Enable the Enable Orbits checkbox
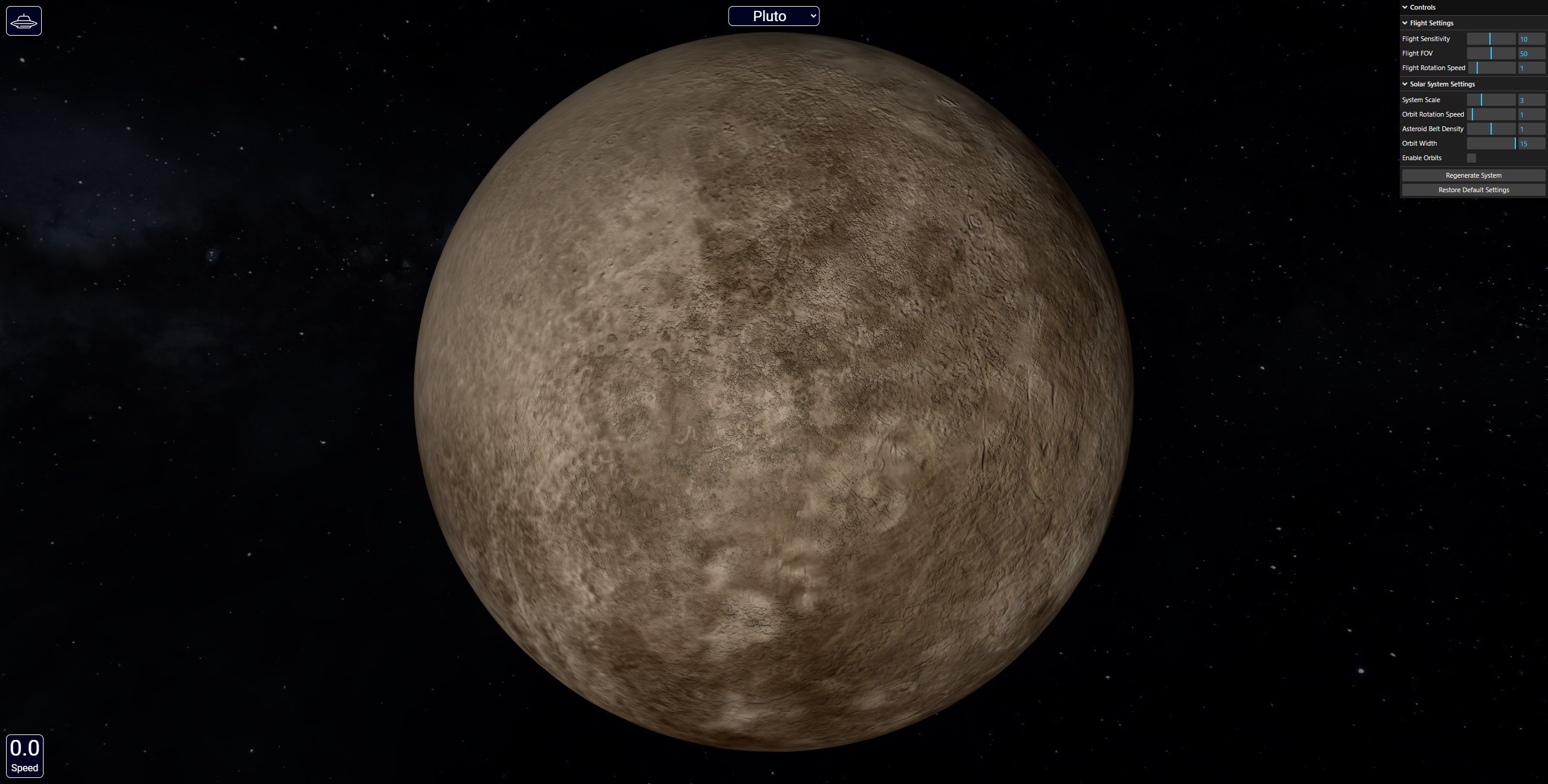This screenshot has height=784, width=1548. pos(1472,158)
